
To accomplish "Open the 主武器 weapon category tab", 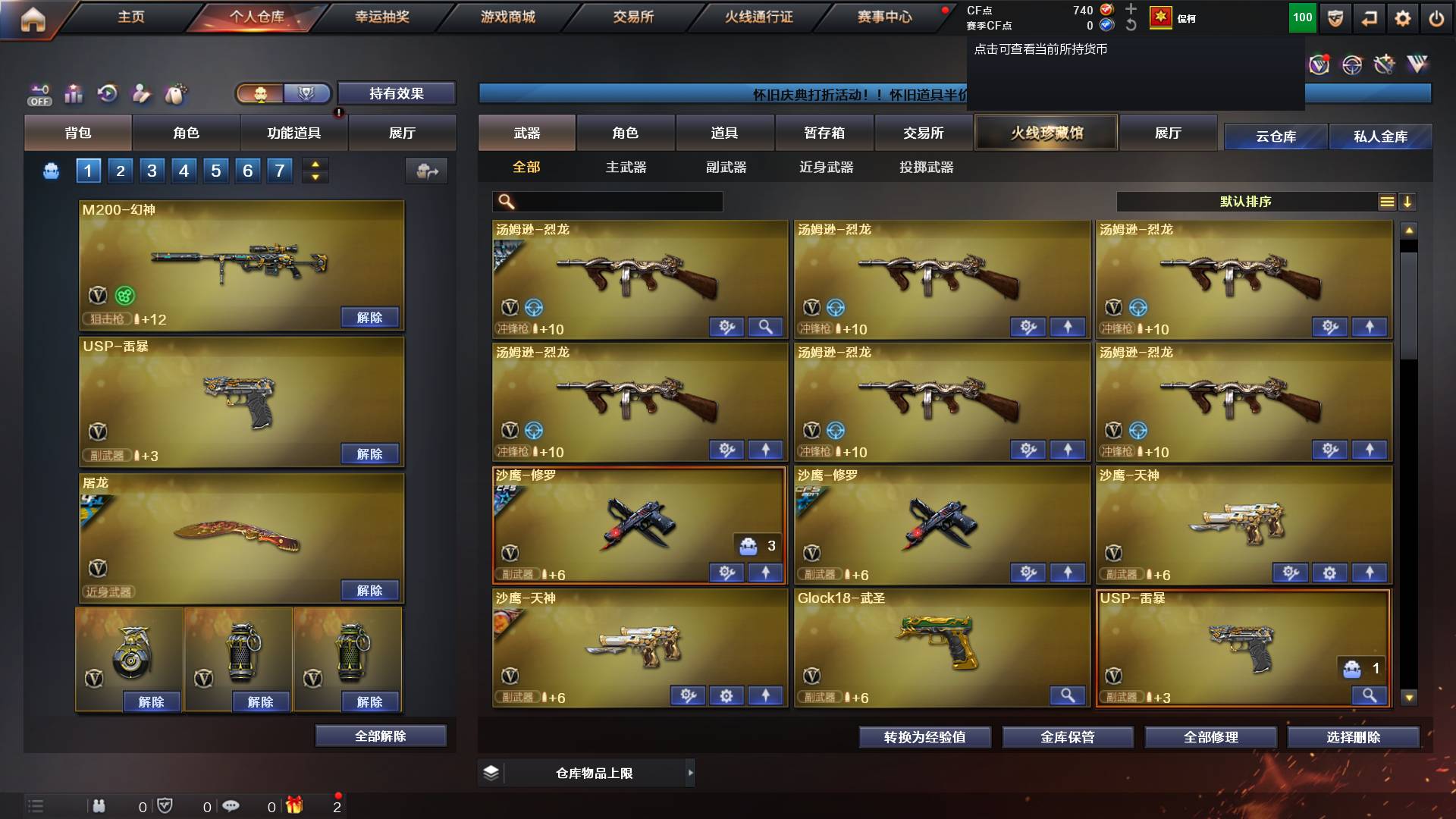I will 625,168.
